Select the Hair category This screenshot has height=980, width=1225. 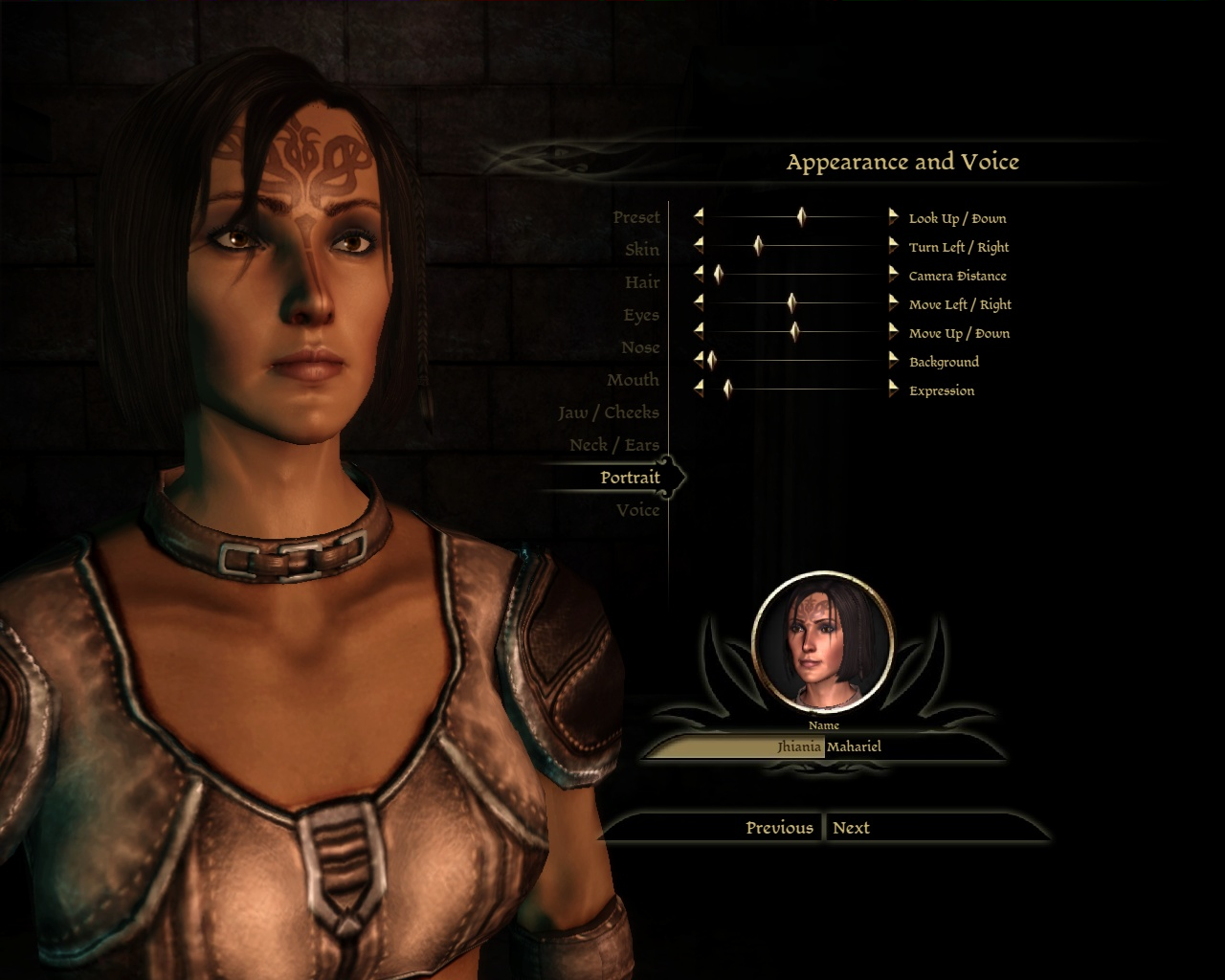tap(642, 282)
